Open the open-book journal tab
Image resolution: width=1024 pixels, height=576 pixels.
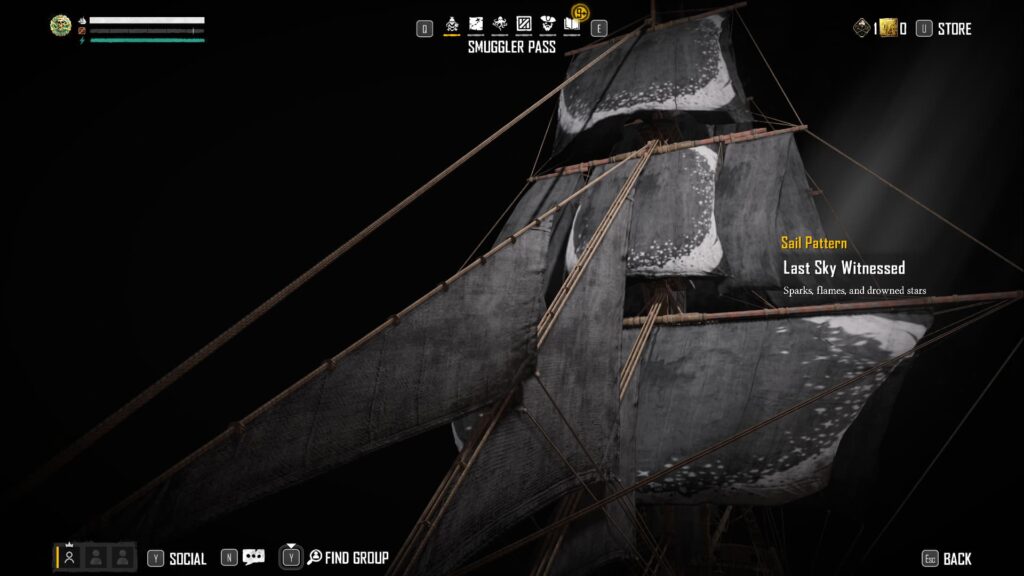click(x=572, y=24)
